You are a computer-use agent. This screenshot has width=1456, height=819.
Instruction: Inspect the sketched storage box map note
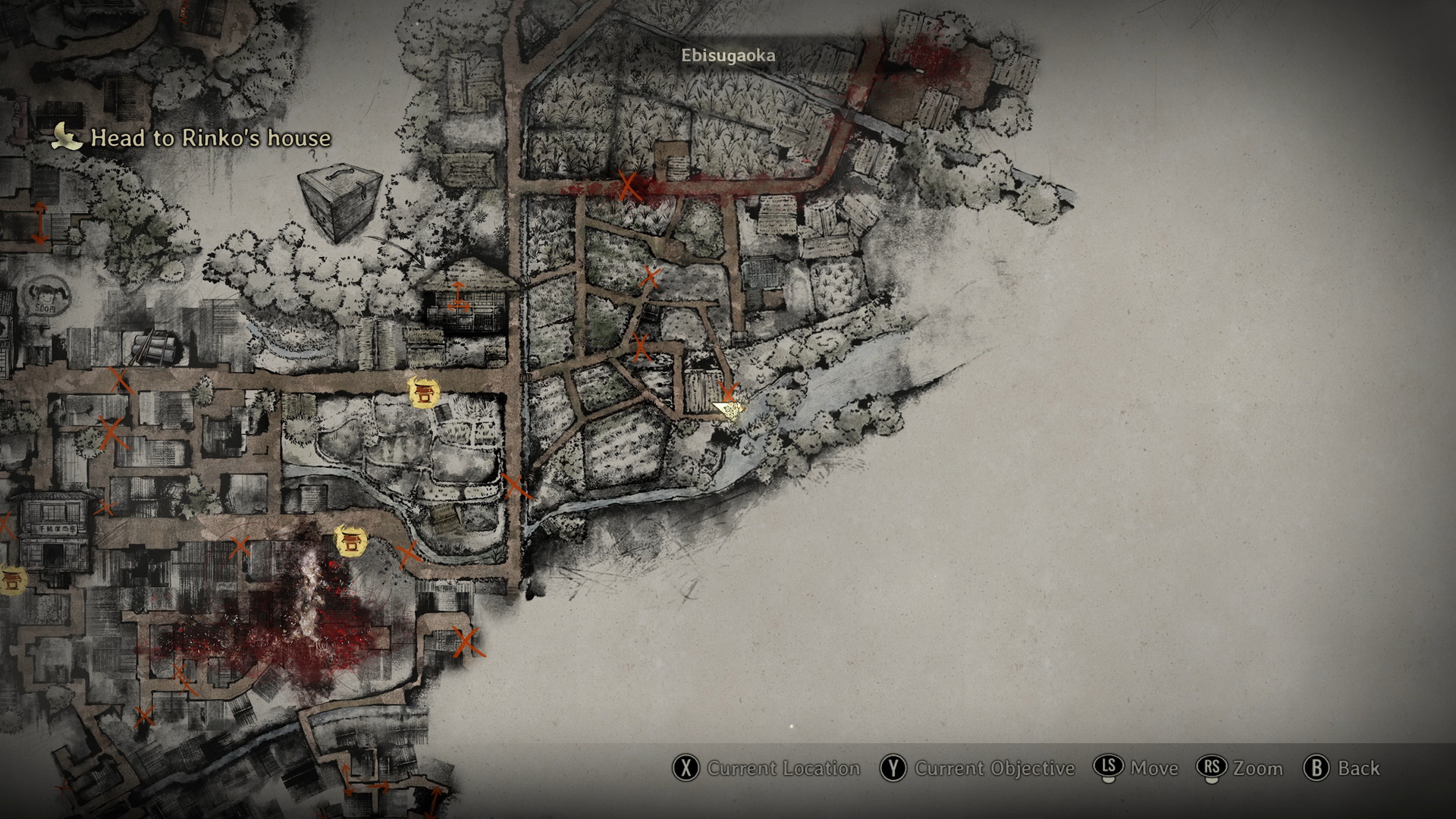(339, 201)
